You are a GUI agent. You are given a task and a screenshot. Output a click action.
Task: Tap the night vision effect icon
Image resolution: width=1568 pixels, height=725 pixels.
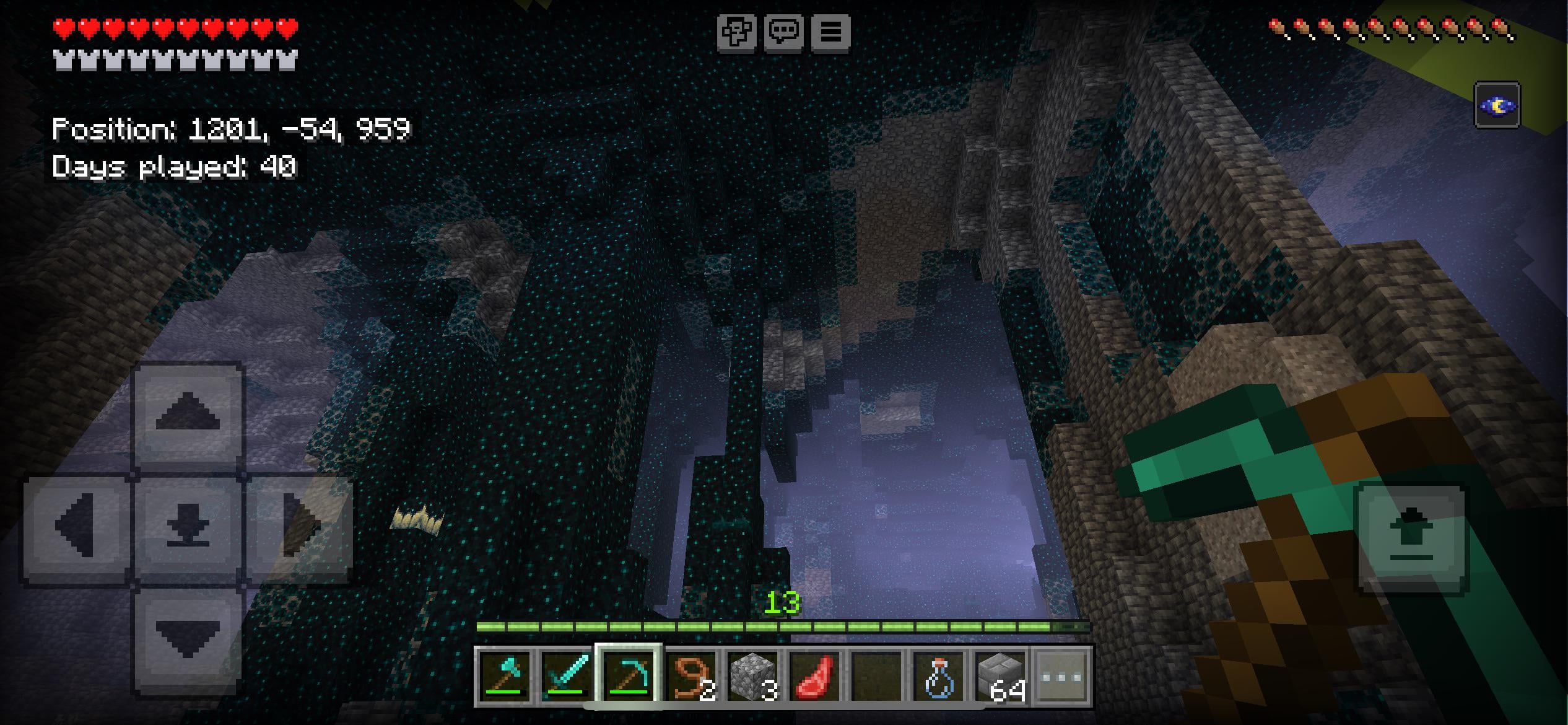1497,105
